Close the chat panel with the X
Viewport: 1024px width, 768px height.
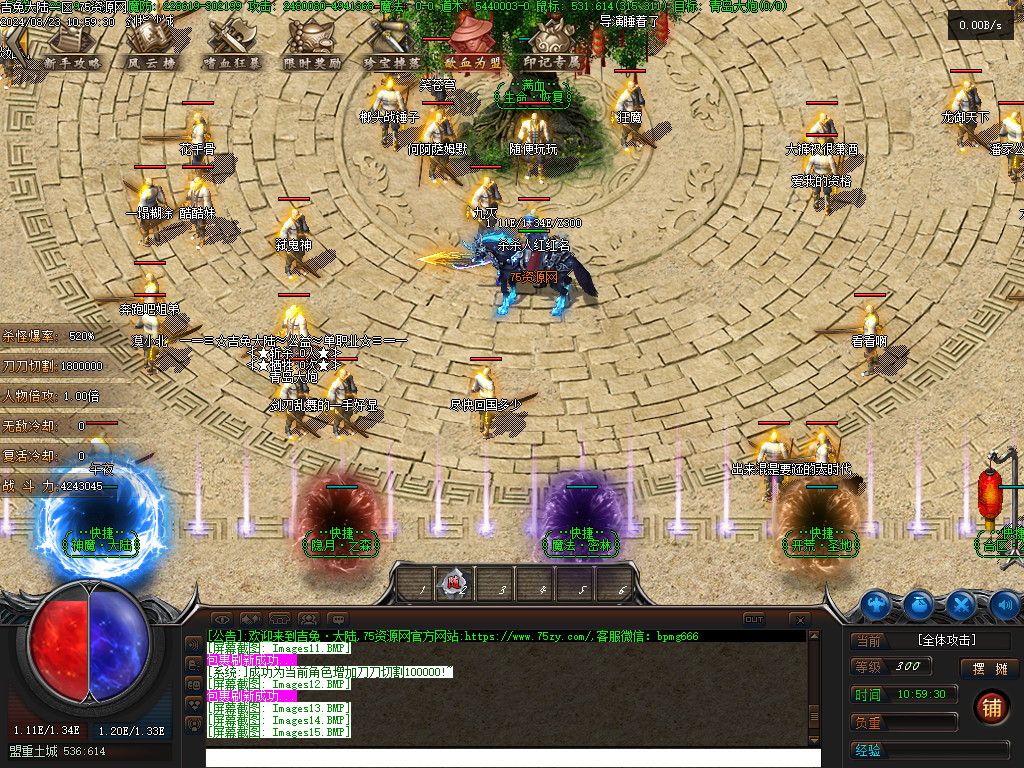(799, 620)
